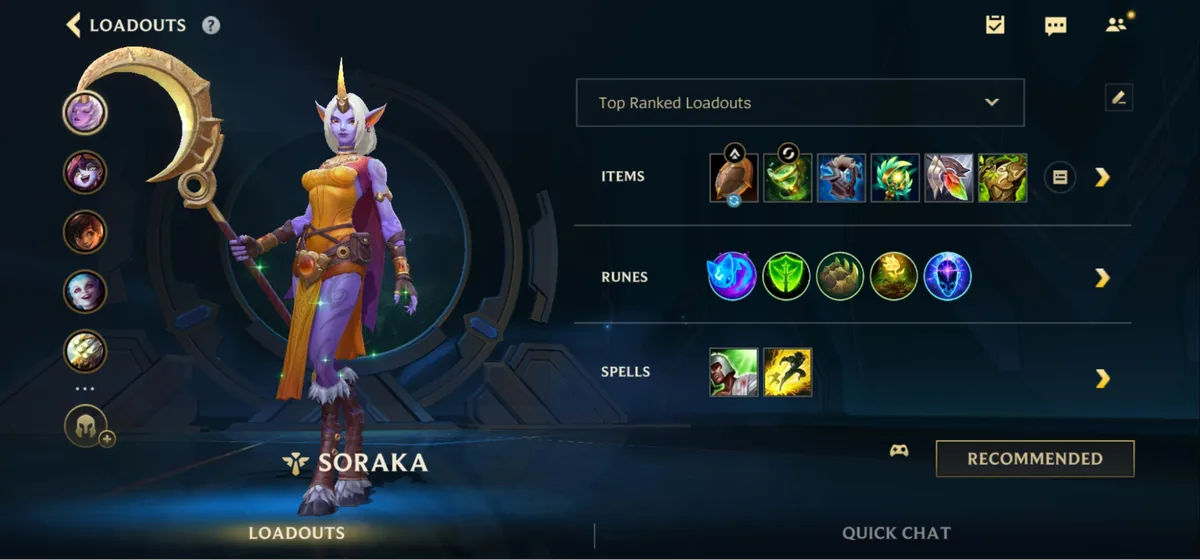Select the Heal summoner spell icon
The image size is (1200, 560).
(734, 372)
